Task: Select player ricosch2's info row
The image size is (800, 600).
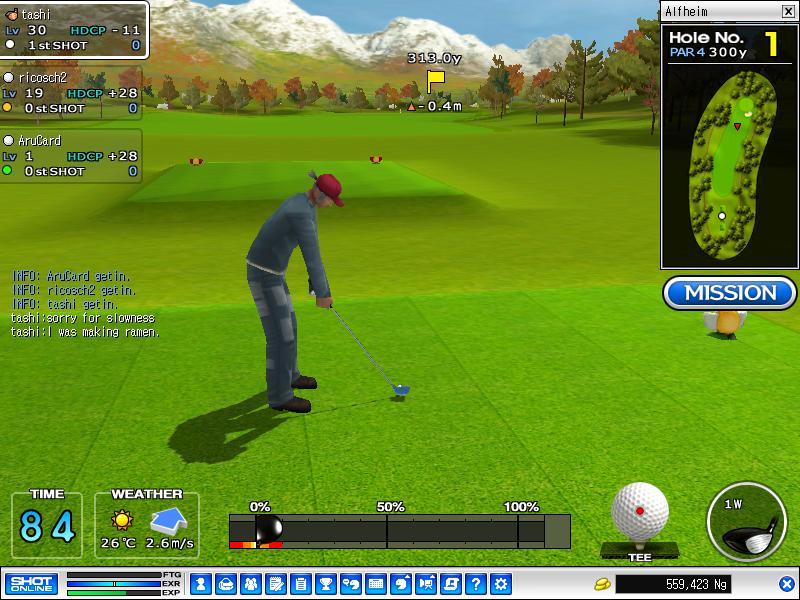Action: tap(71, 92)
